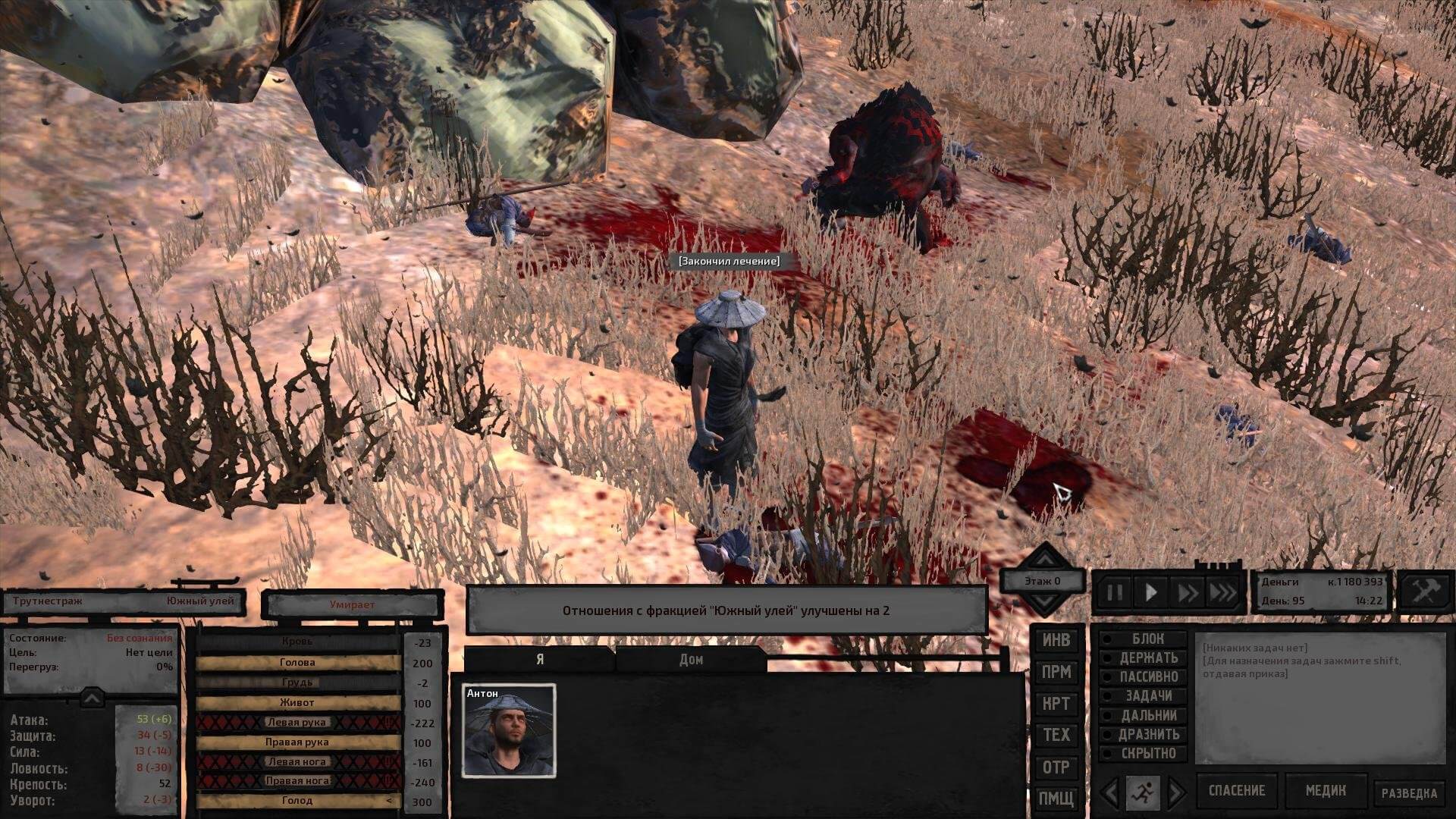Activate the МЕДИК medic order
1456x819 pixels.
click(x=1325, y=791)
